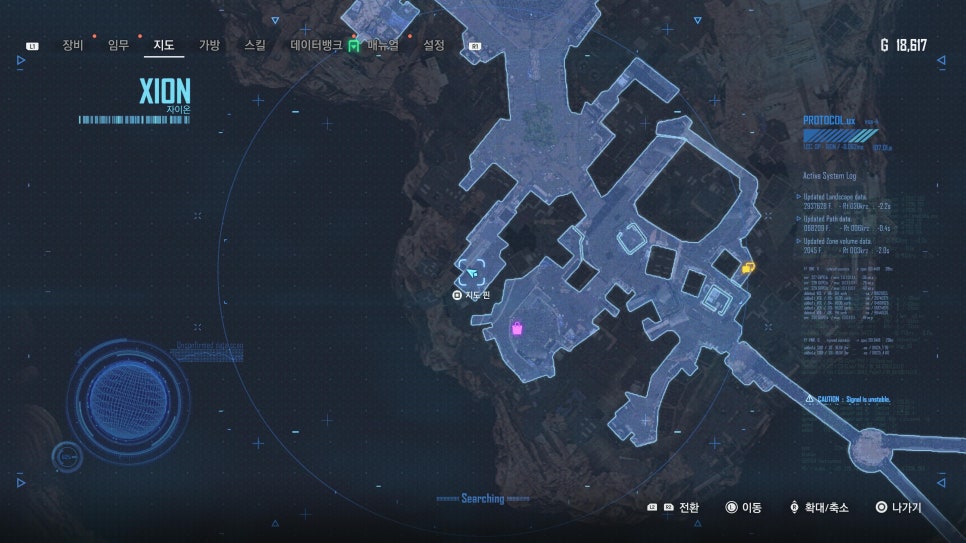
Task: Open the 장비 equipment tab
Action: tap(73, 45)
